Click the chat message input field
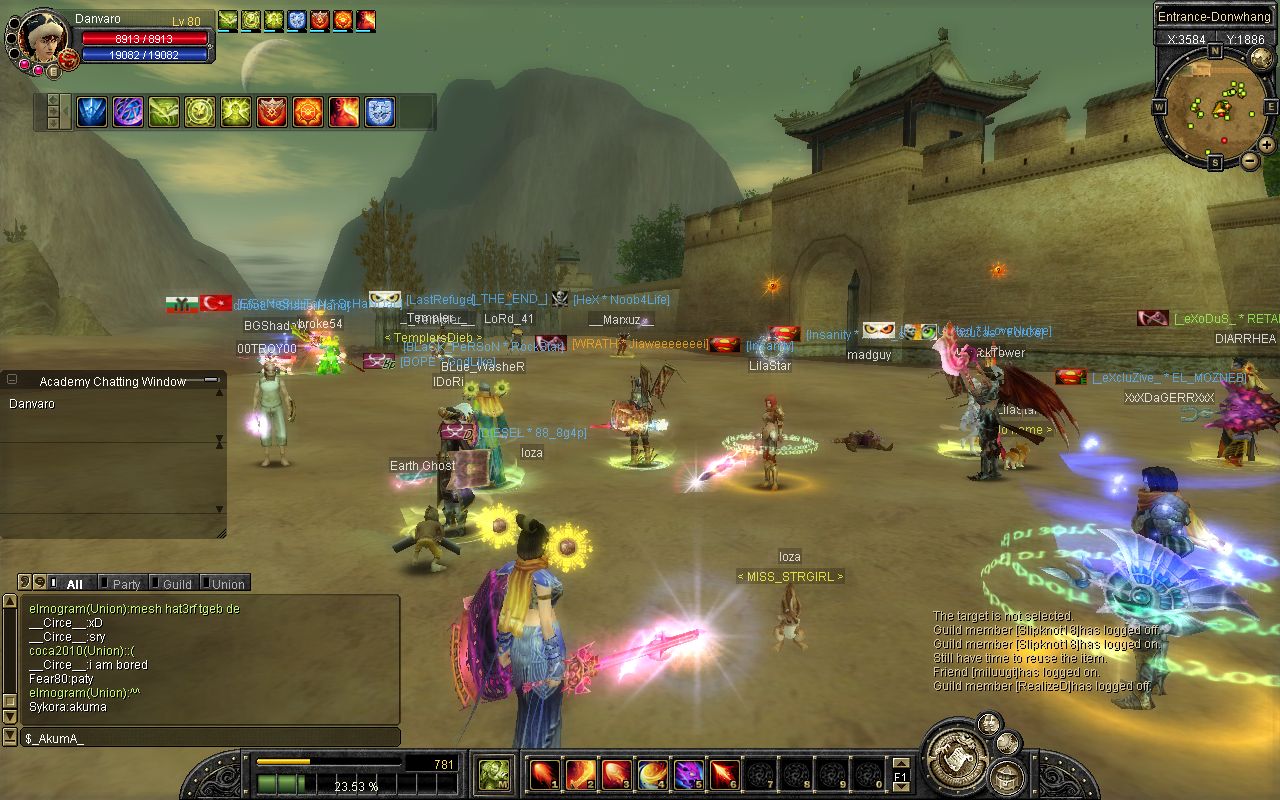This screenshot has width=1280, height=800. coord(210,738)
